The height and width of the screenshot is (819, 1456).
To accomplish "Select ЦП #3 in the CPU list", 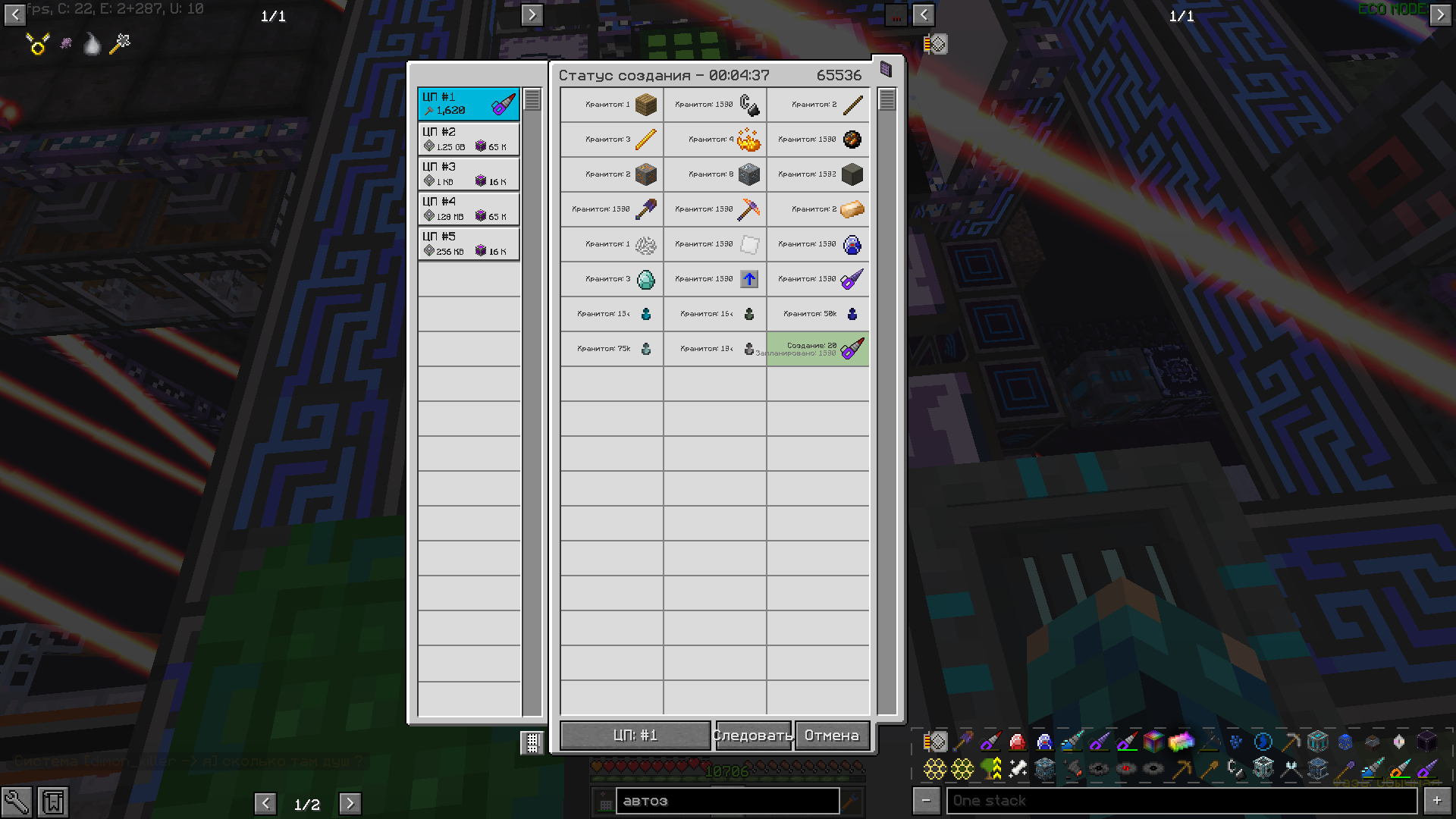I will [469, 174].
